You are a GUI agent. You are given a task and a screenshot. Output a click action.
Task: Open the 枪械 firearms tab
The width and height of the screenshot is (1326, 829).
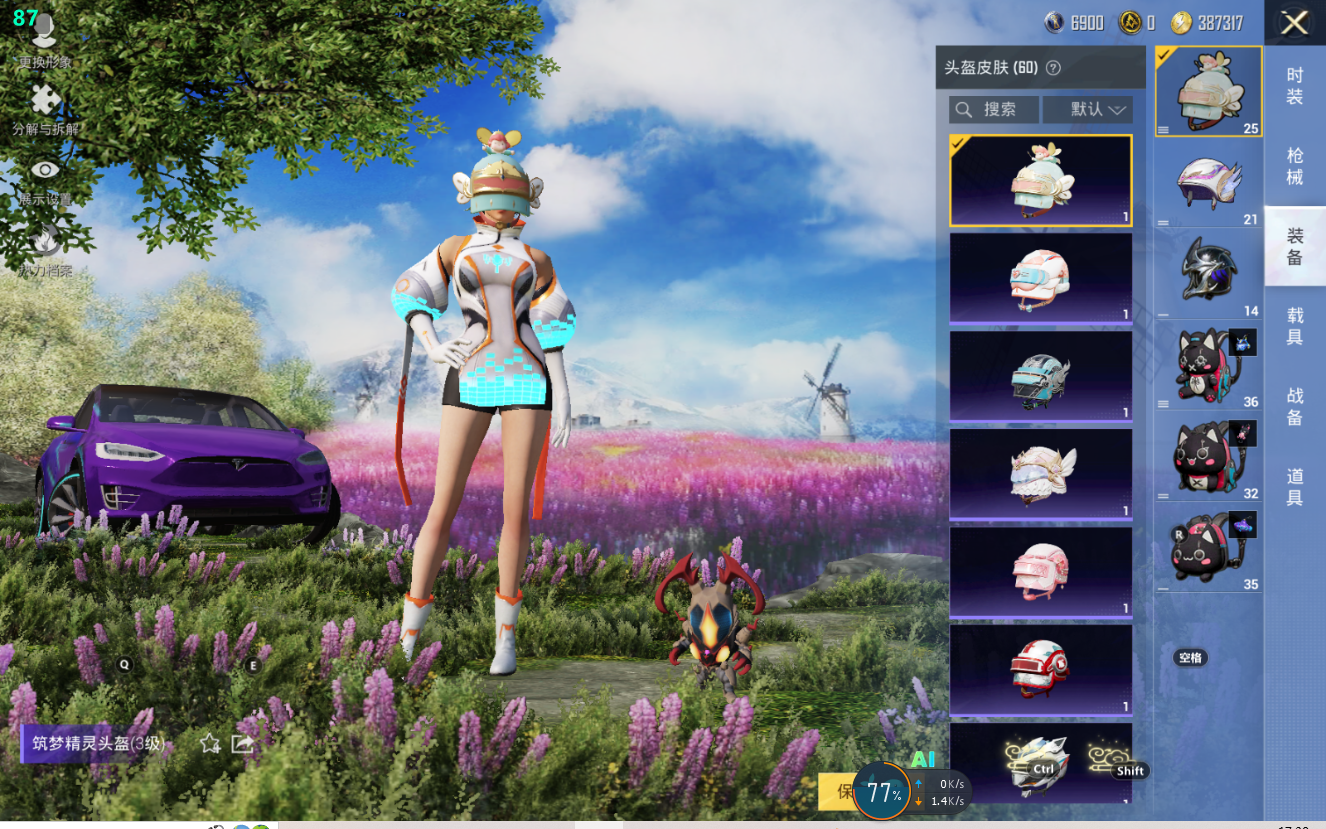pyautogui.click(x=1295, y=166)
